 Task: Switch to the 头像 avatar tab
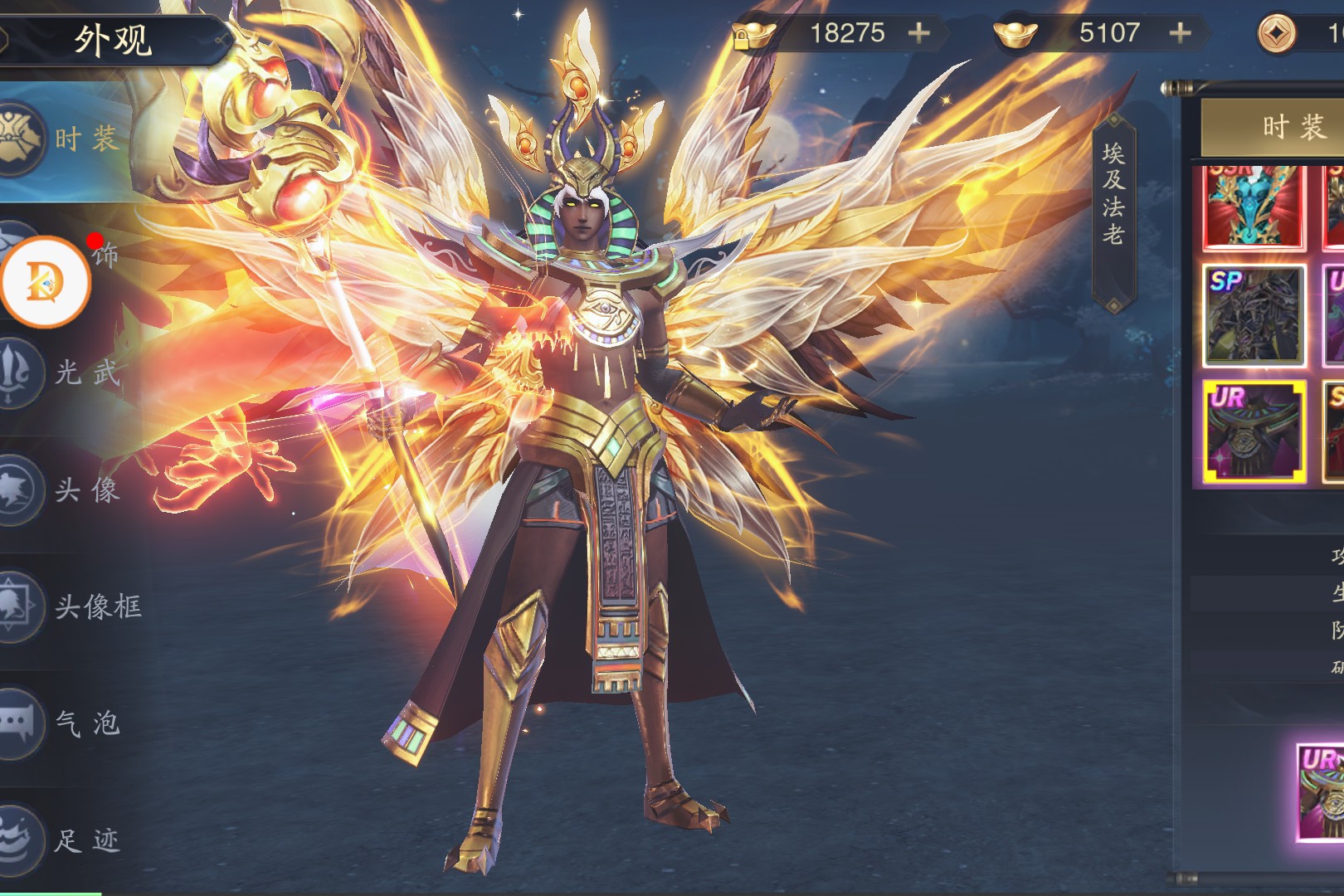coord(62,489)
